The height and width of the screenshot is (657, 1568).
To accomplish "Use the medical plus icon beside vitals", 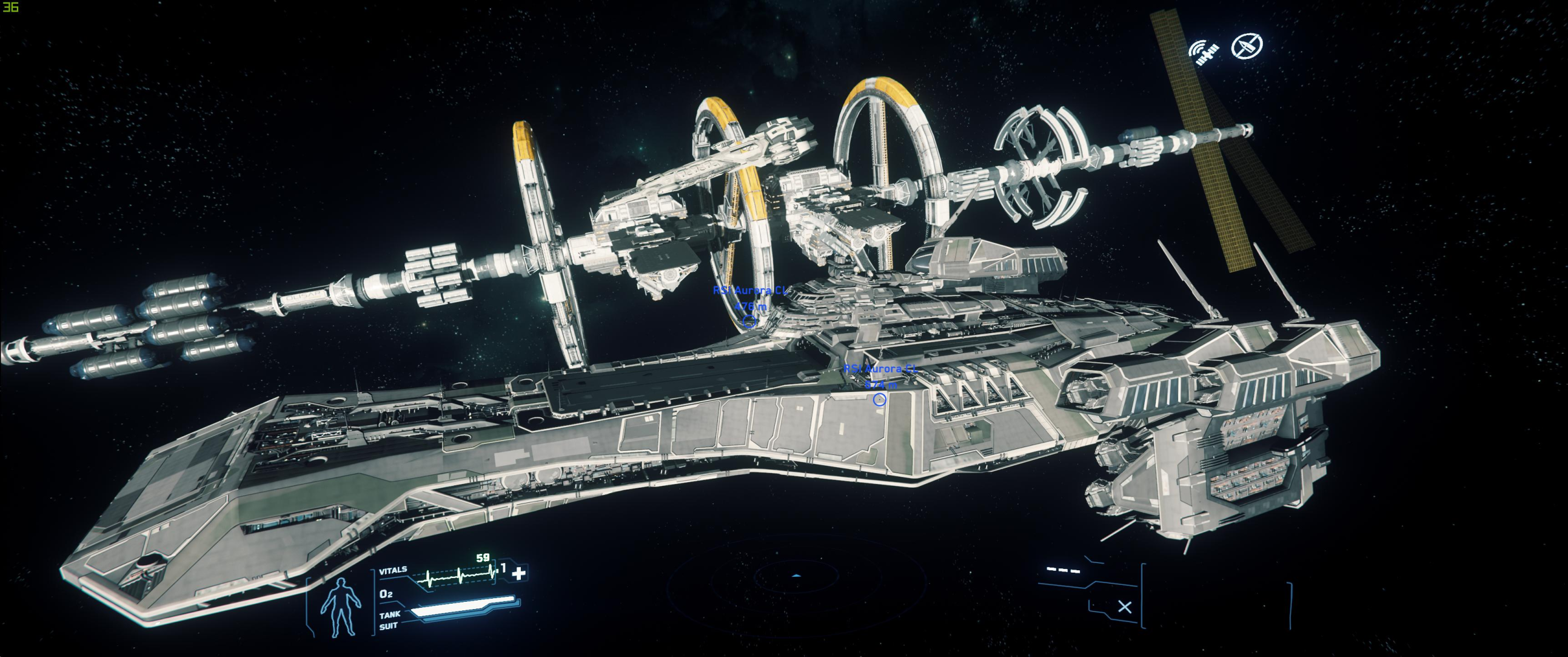I will click(x=518, y=573).
